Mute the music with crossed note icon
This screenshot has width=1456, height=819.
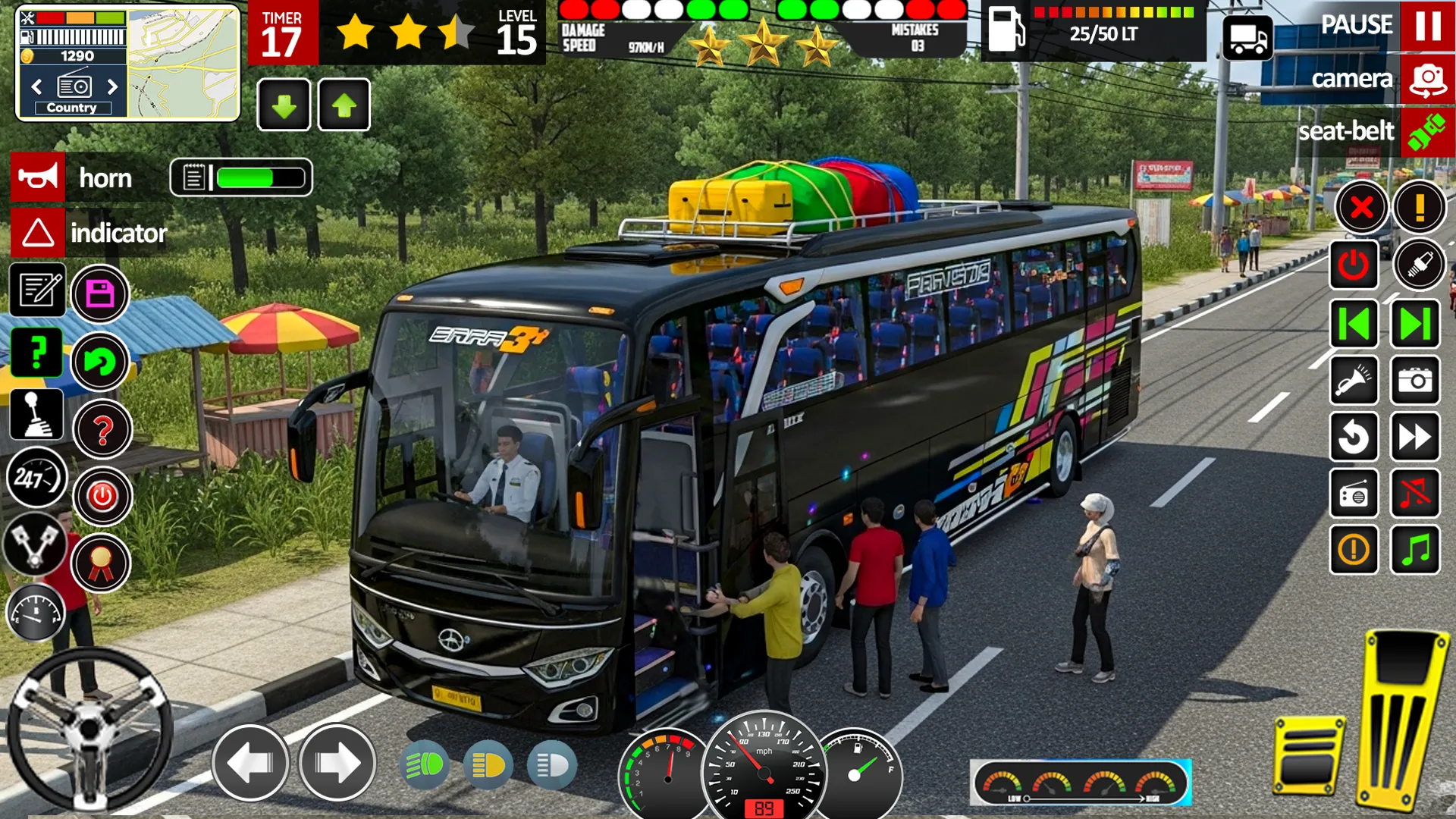(1415, 493)
